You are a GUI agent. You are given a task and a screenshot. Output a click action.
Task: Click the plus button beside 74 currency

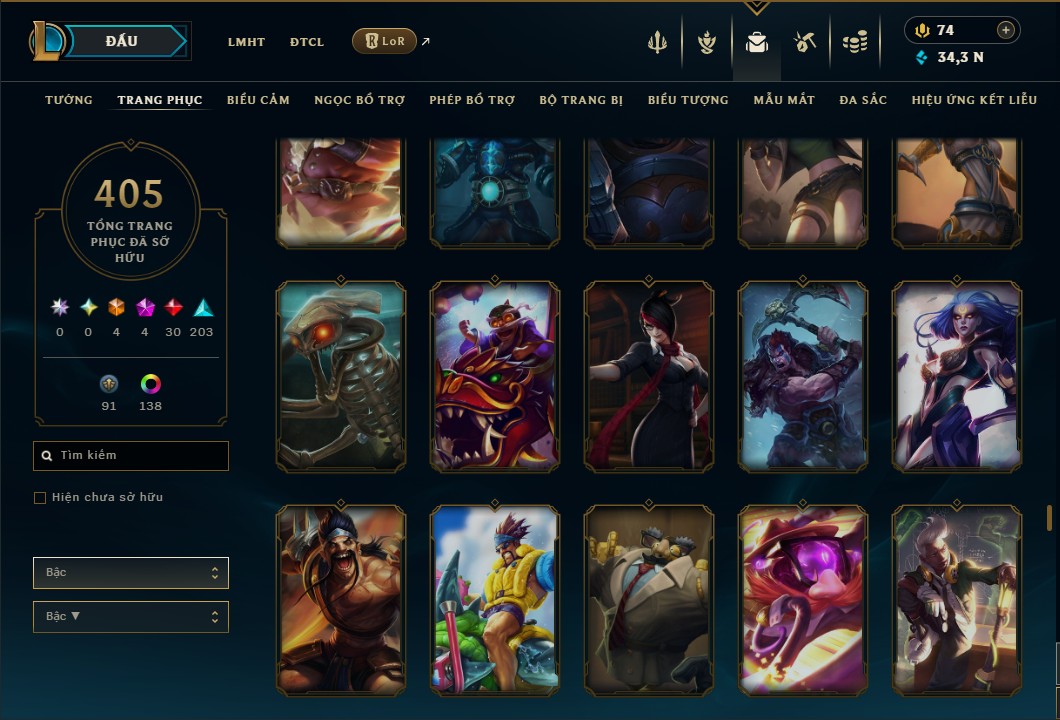point(1005,30)
